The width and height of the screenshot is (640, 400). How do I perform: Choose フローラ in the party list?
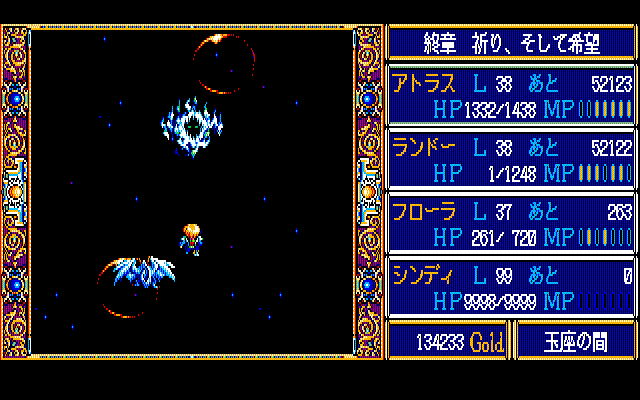click(511, 223)
